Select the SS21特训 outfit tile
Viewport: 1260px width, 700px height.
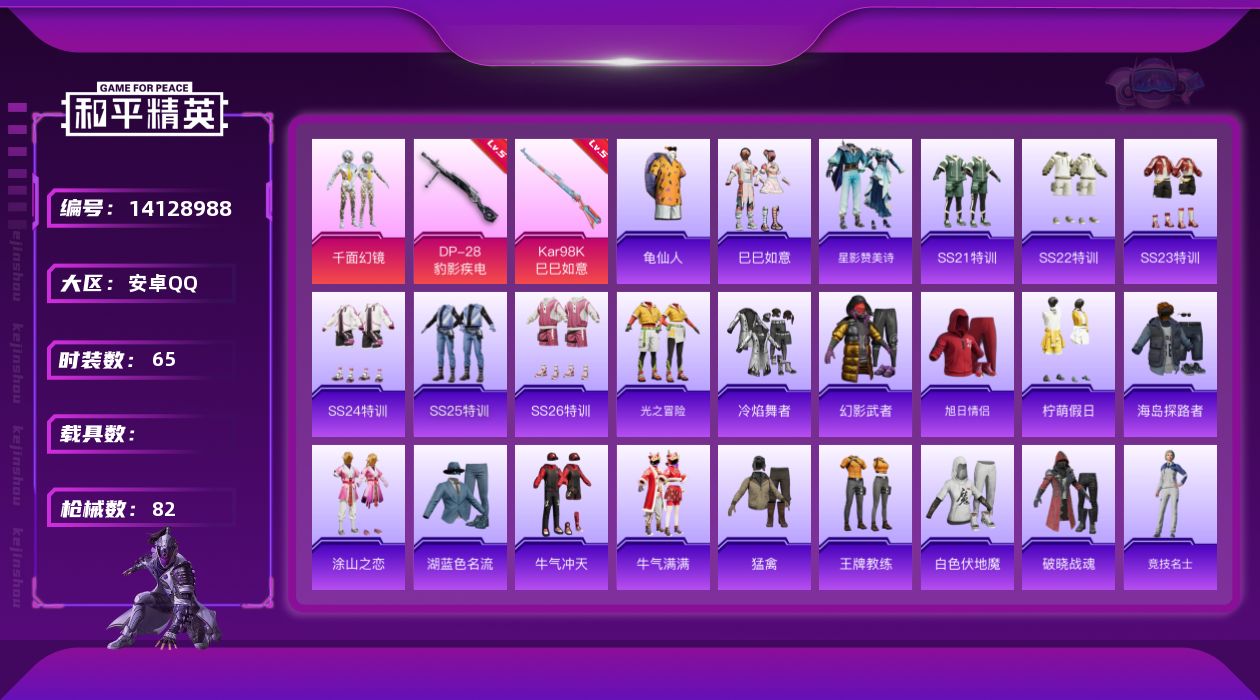(967, 211)
